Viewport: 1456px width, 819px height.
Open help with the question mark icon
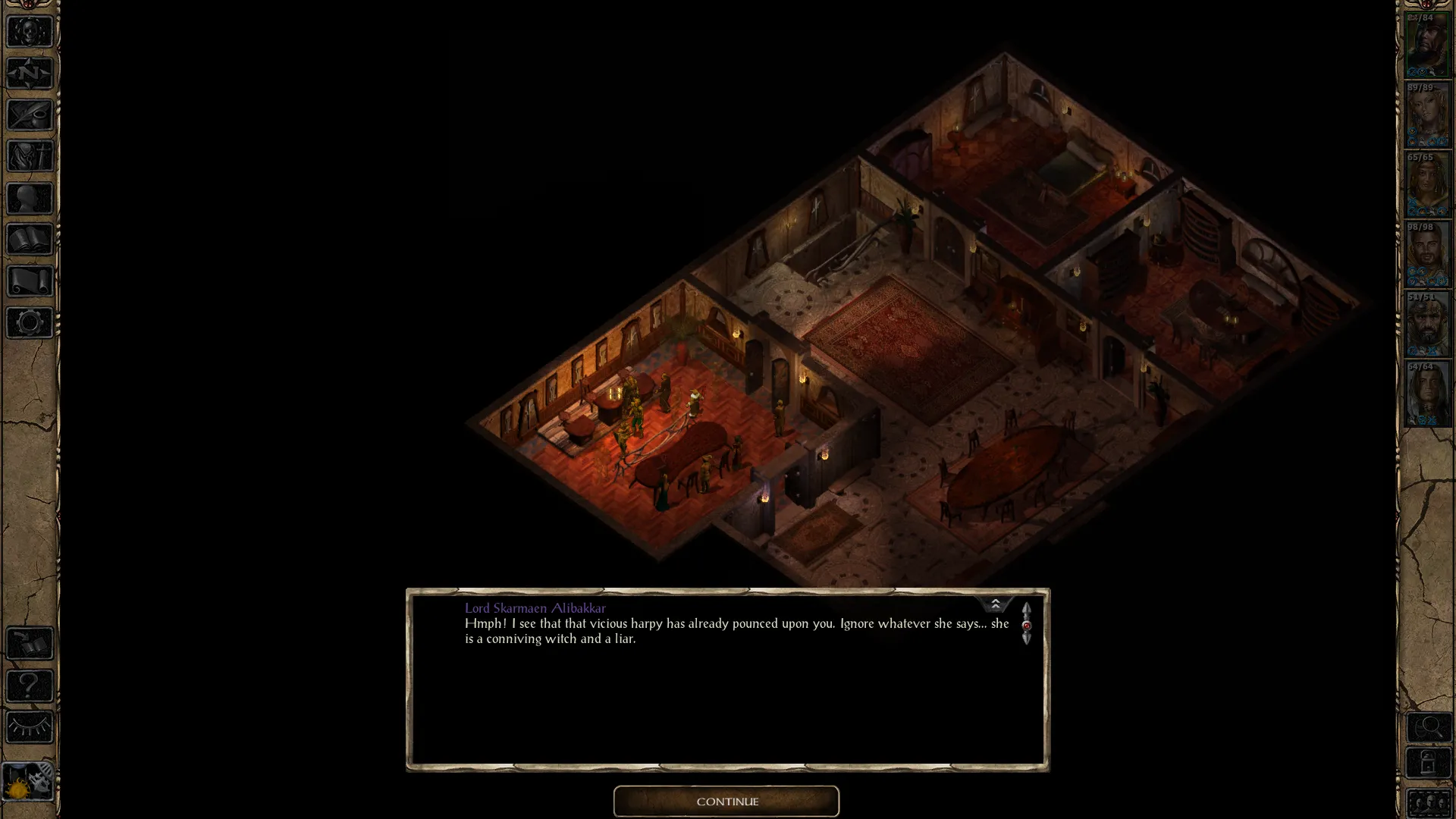[x=30, y=686]
